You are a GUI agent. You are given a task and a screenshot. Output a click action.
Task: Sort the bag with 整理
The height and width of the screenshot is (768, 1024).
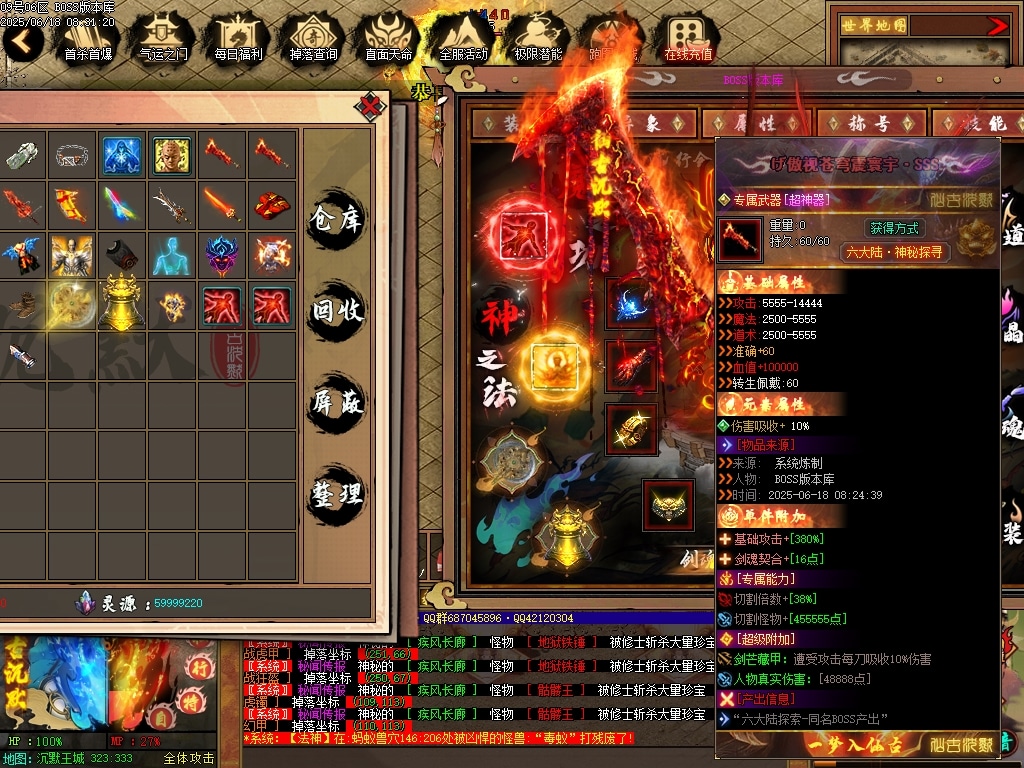336,495
